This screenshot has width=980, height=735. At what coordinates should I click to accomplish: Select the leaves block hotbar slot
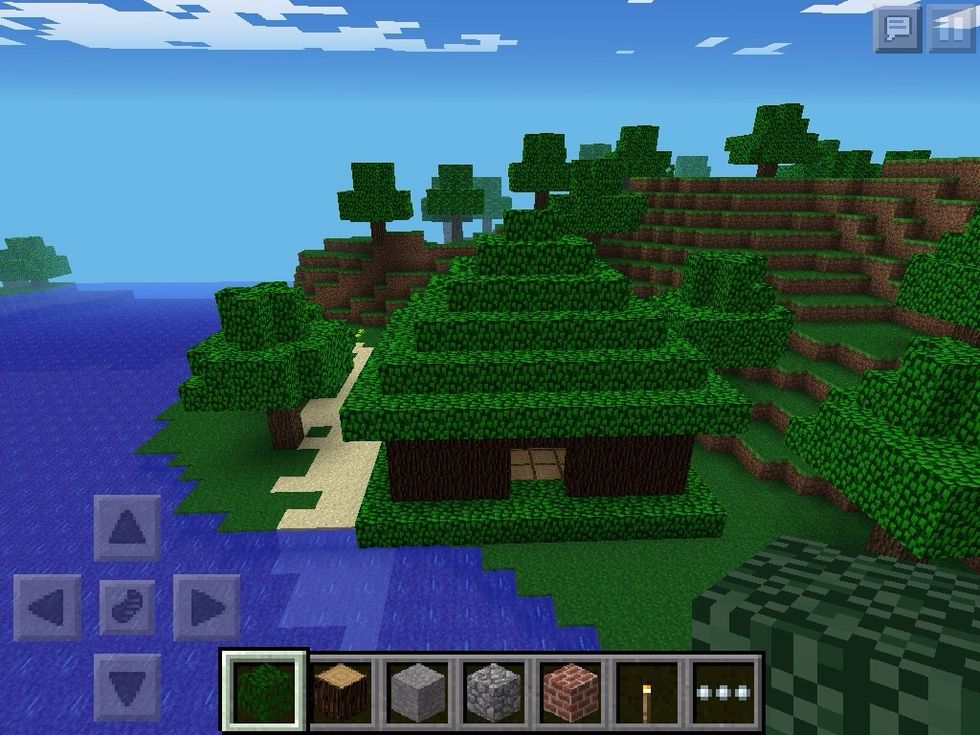[x=264, y=689]
